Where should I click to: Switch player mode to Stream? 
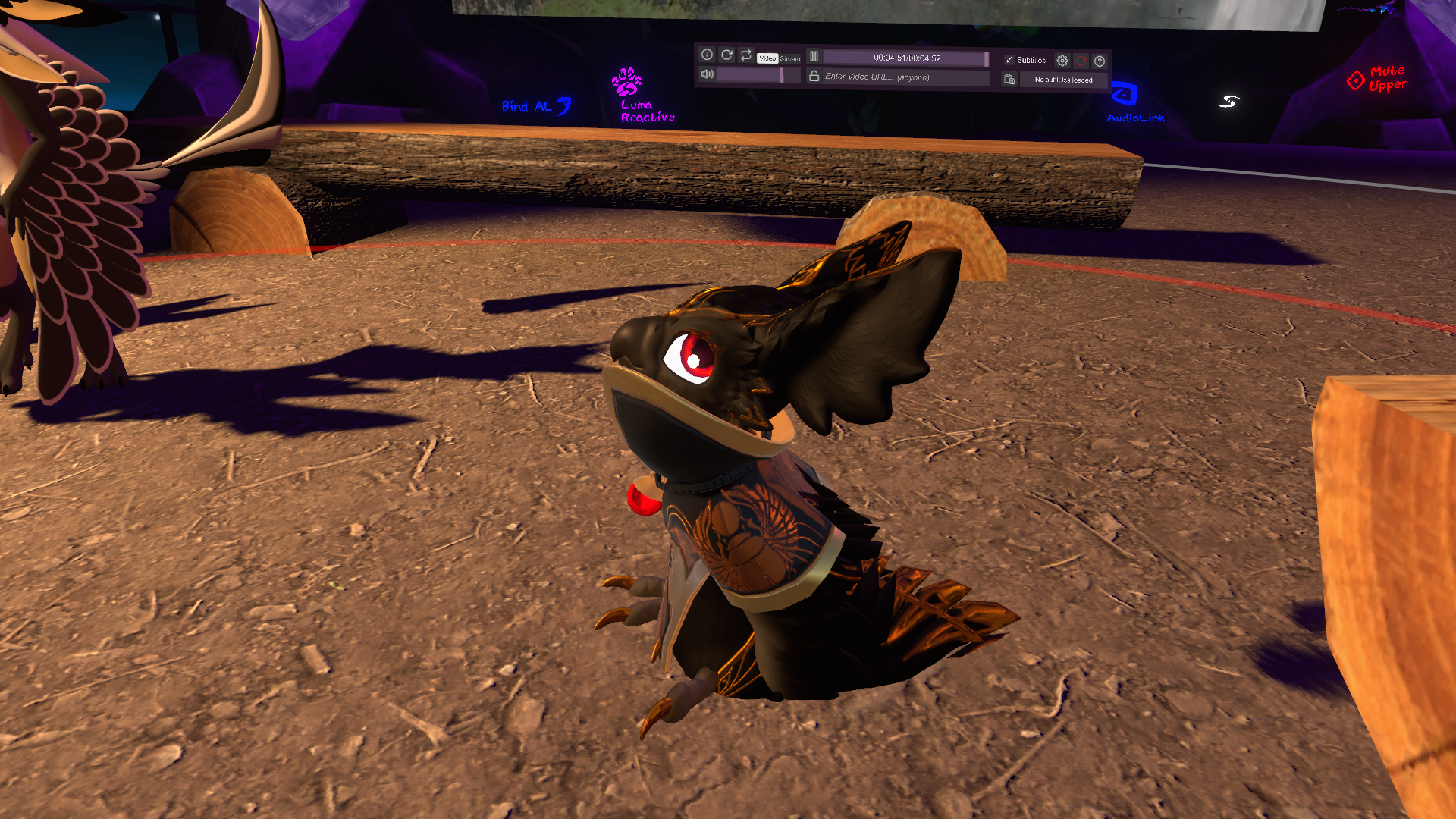789,58
